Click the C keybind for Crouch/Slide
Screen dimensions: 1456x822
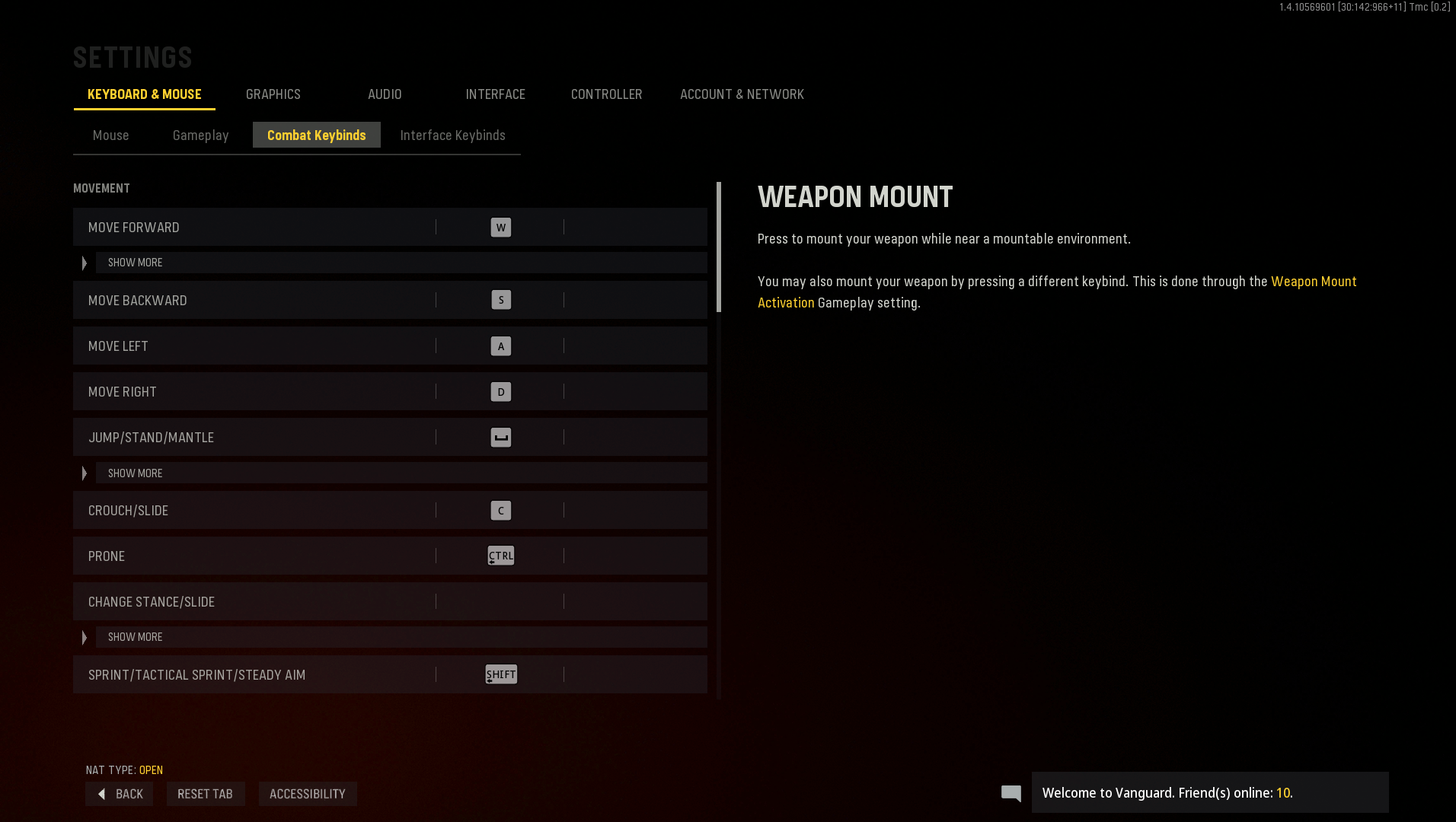click(500, 510)
